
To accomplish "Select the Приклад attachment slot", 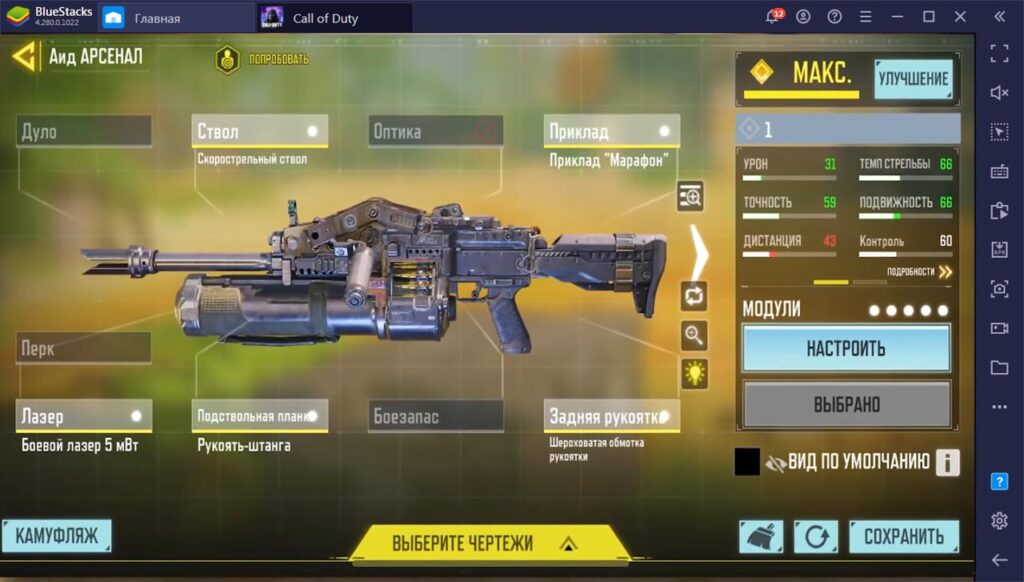I will coord(612,131).
